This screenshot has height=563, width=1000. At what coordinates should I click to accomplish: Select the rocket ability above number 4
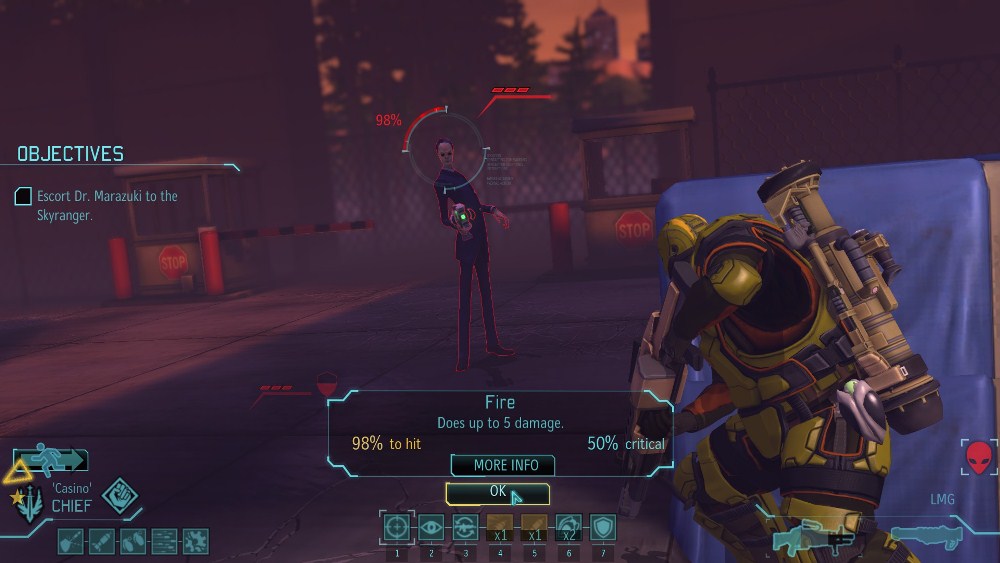point(499,527)
